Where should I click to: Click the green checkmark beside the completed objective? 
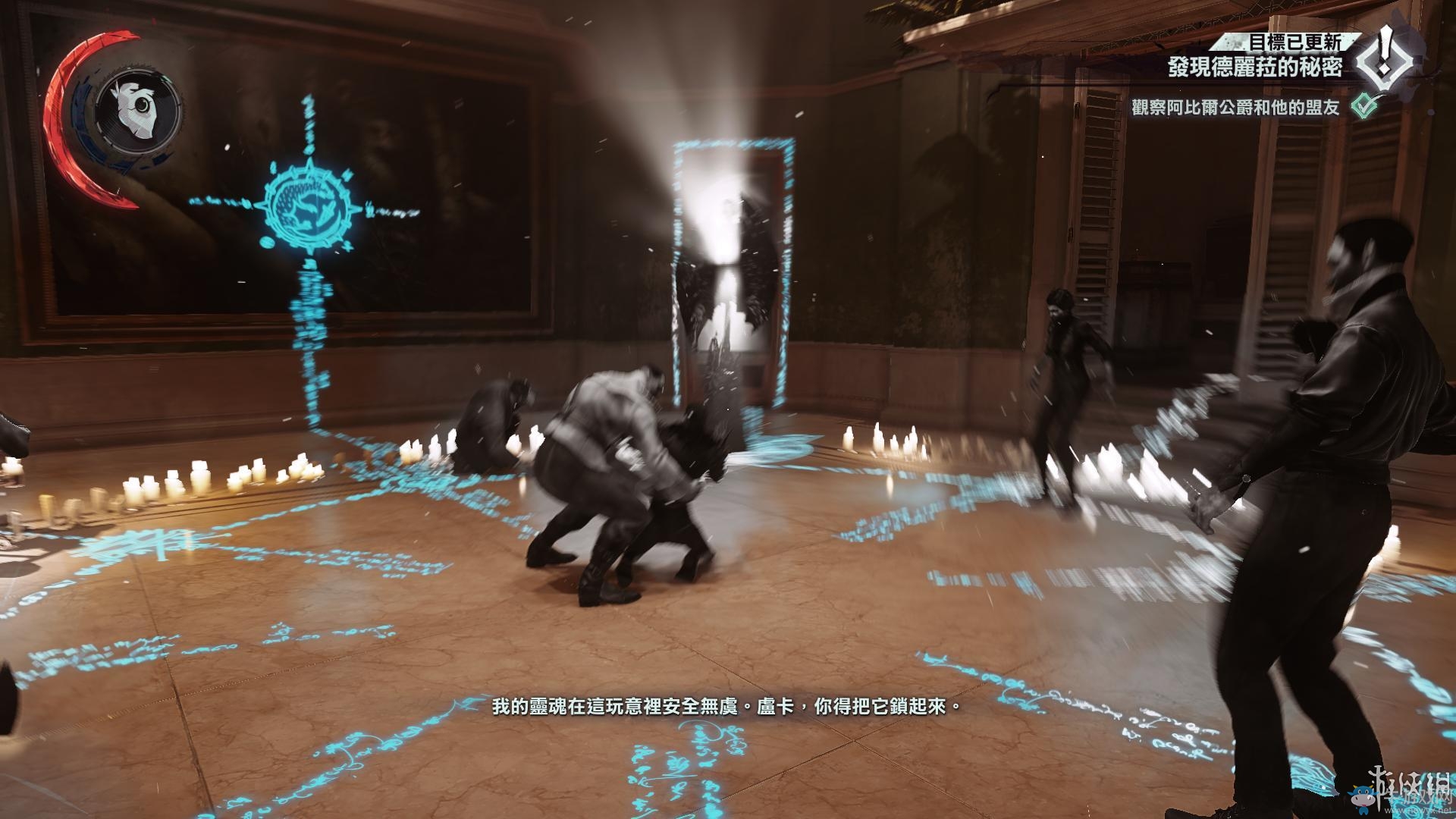pos(1365,106)
